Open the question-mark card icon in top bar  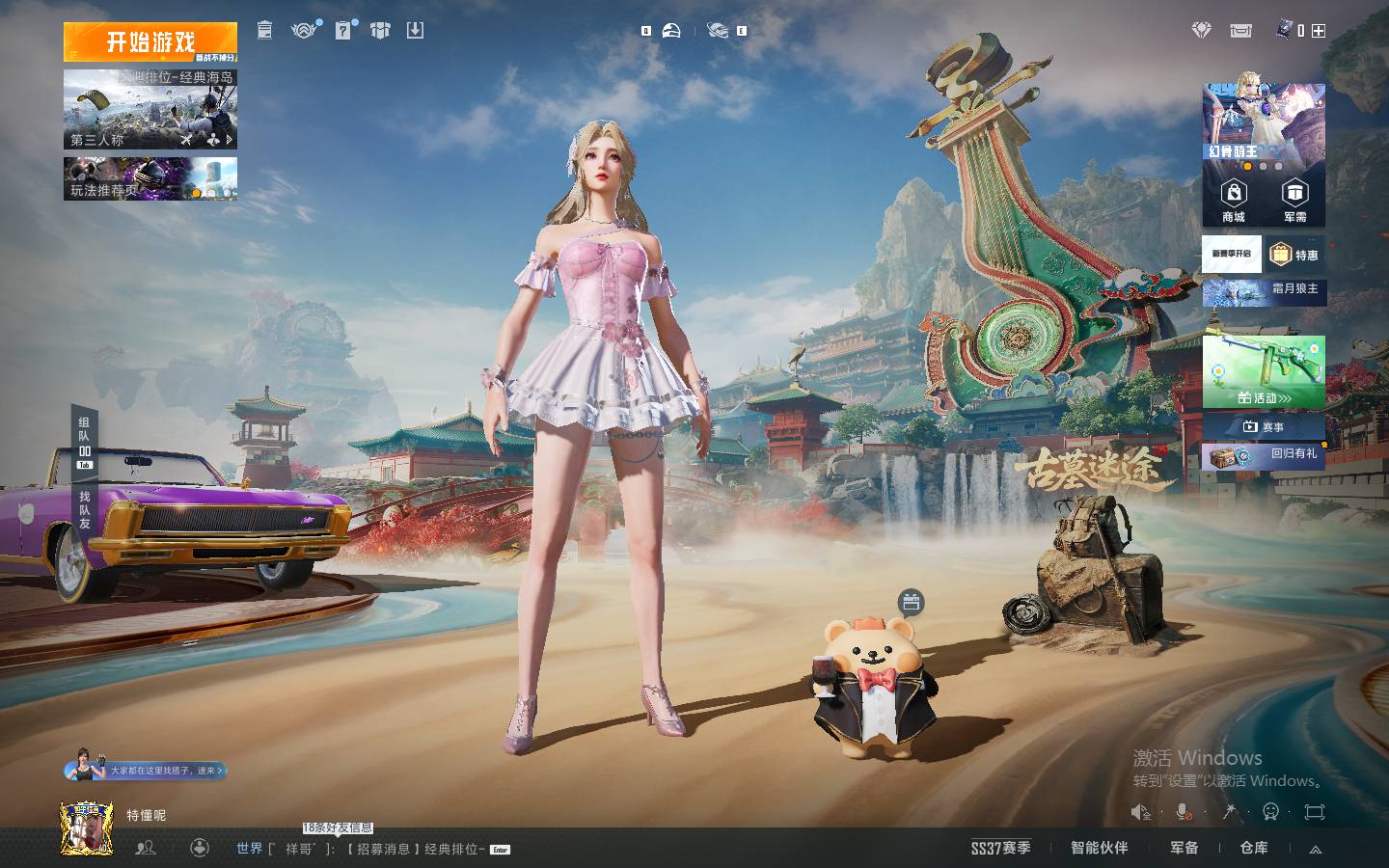click(x=343, y=31)
